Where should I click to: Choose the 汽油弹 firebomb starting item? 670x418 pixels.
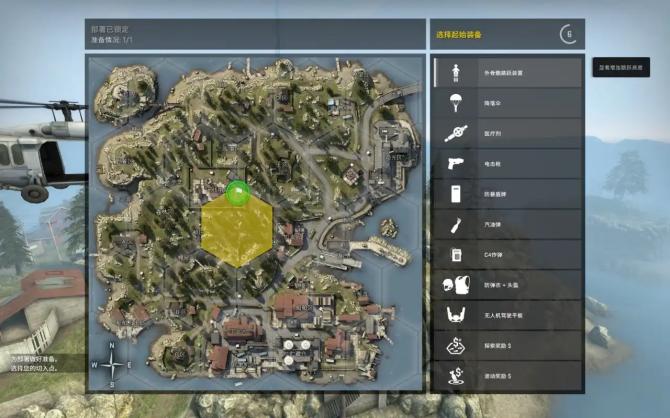508,224
